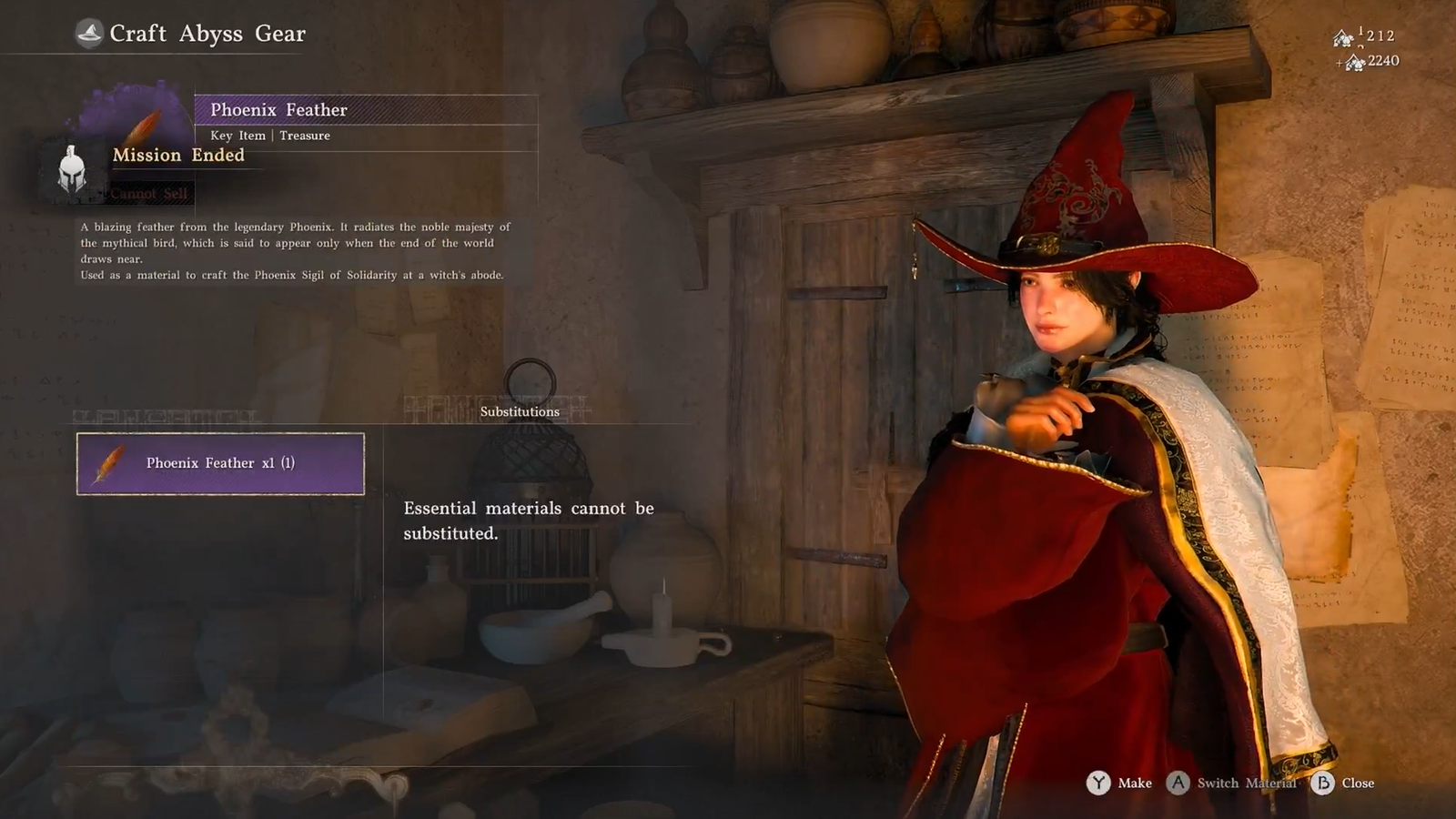Open the Substitutions tab
Image resolution: width=1456 pixels, height=819 pixels.
click(x=519, y=410)
